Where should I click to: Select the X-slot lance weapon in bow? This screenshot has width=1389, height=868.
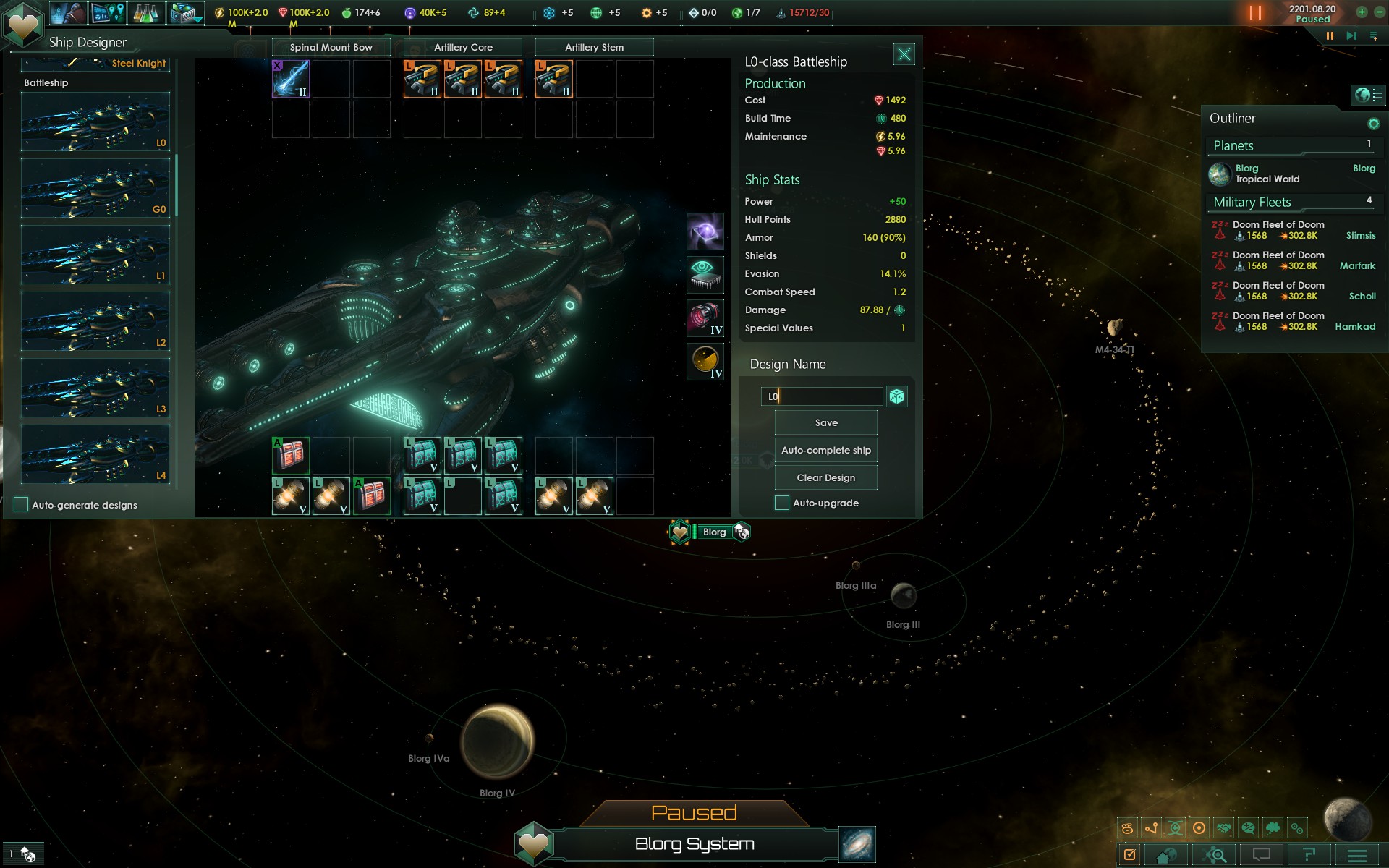pos(291,78)
